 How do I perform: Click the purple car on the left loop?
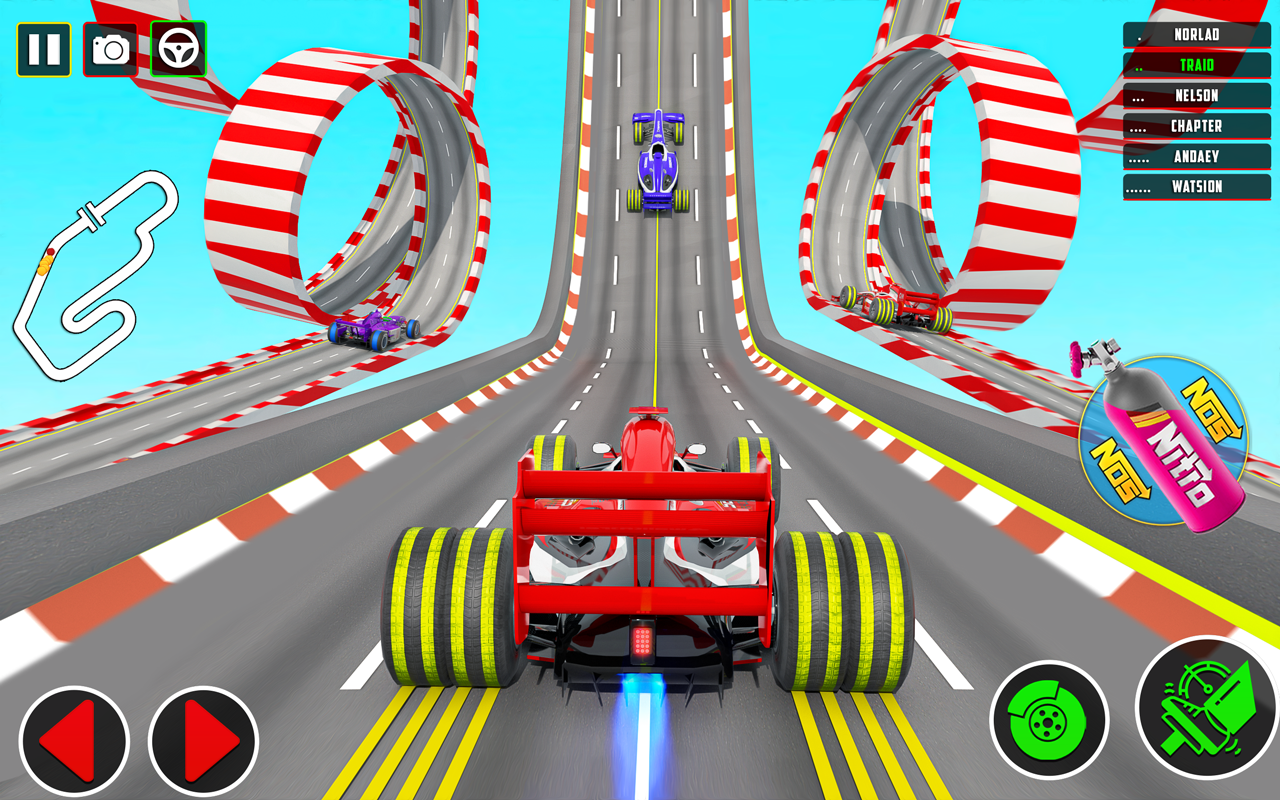(373, 330)
